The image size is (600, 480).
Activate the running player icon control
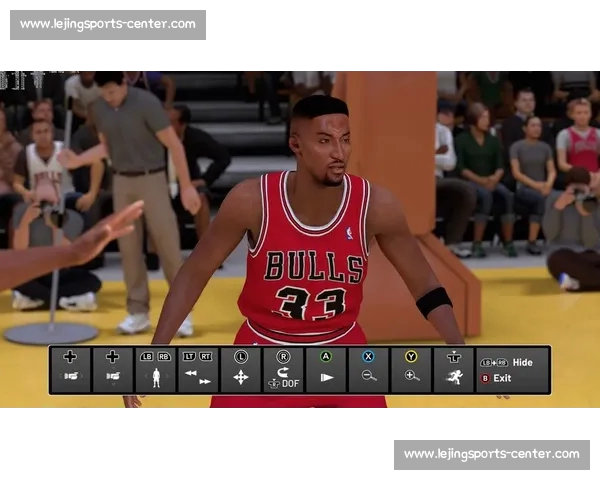click(x=454, y=377)
